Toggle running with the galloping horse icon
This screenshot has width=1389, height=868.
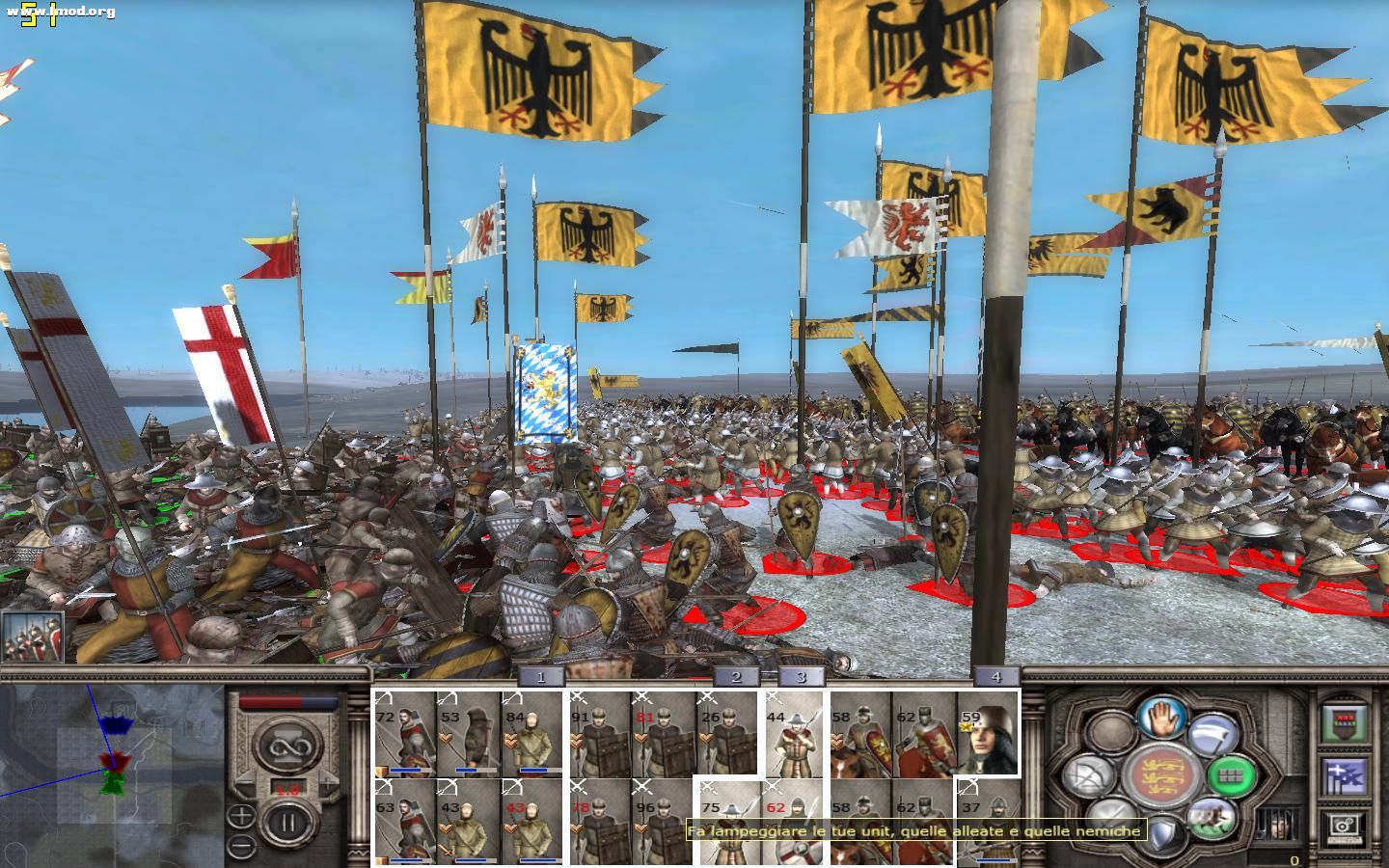point(1211,822)
